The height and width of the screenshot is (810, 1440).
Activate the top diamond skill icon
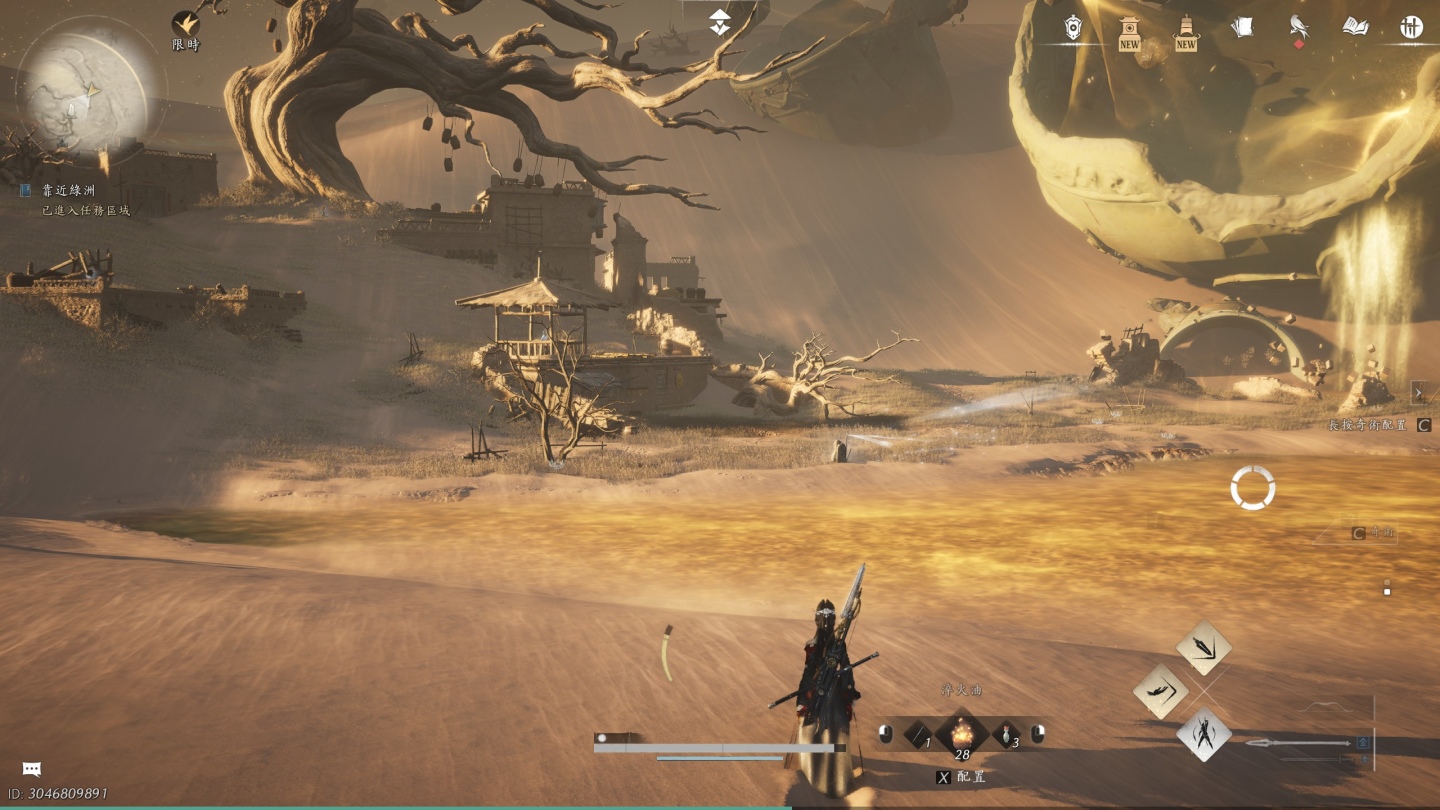tap(1204, 647)
